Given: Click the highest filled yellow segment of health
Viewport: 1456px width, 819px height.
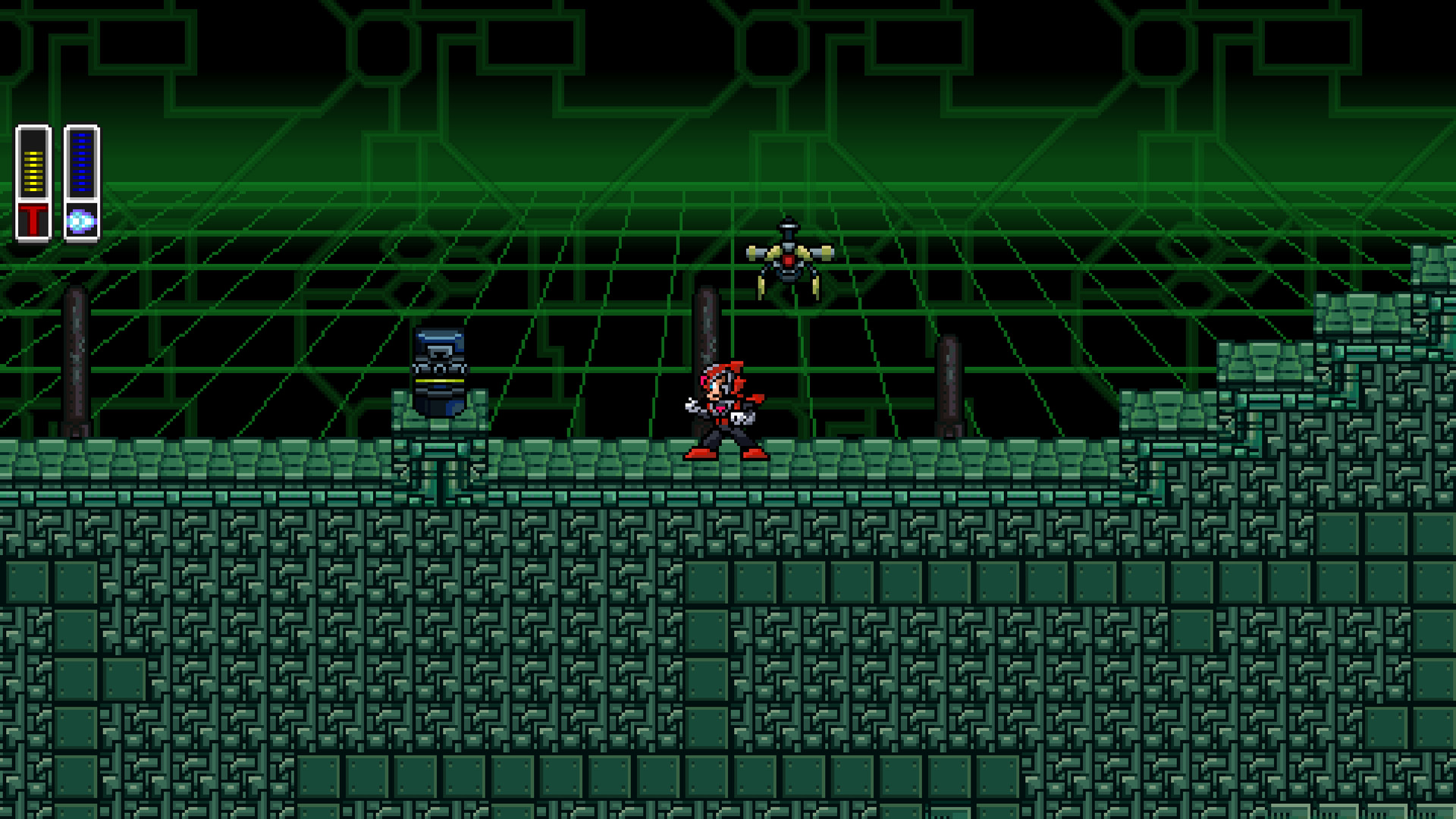Looking at the screenshot, I should [x=33, y=153].
